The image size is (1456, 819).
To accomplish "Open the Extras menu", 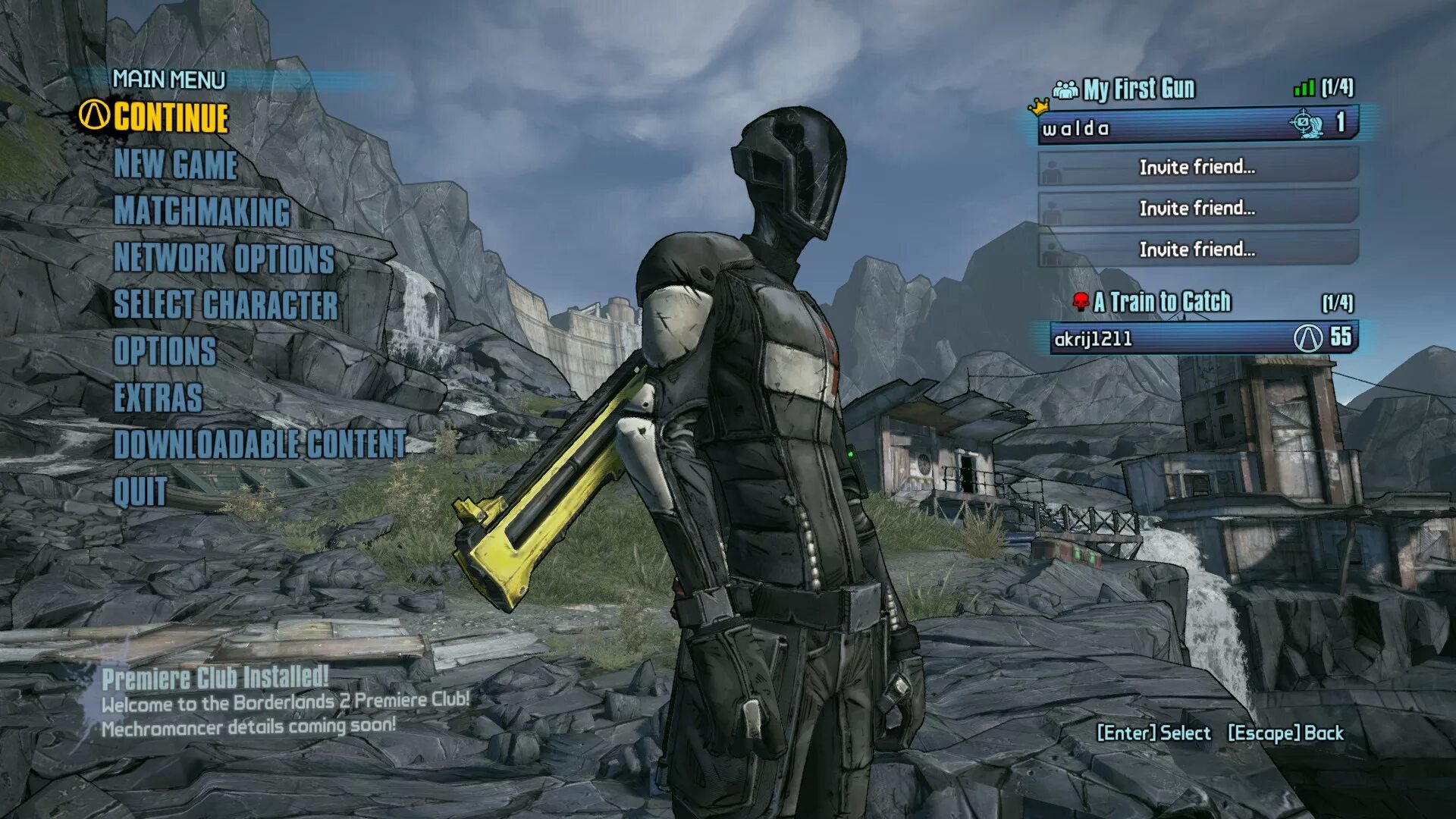I will (x=158, y=398).
